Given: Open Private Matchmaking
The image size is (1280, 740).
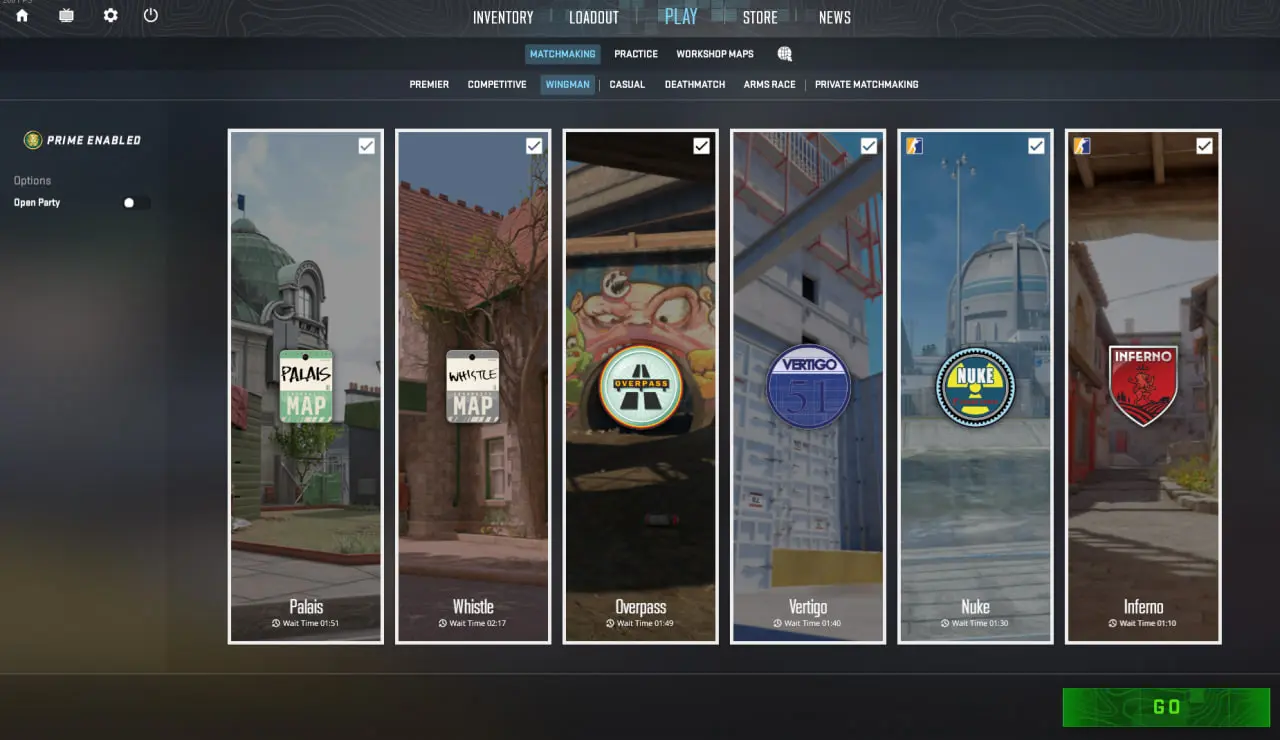Looking at the screenshot, I should pyautogui.click(x=866, y=85).
